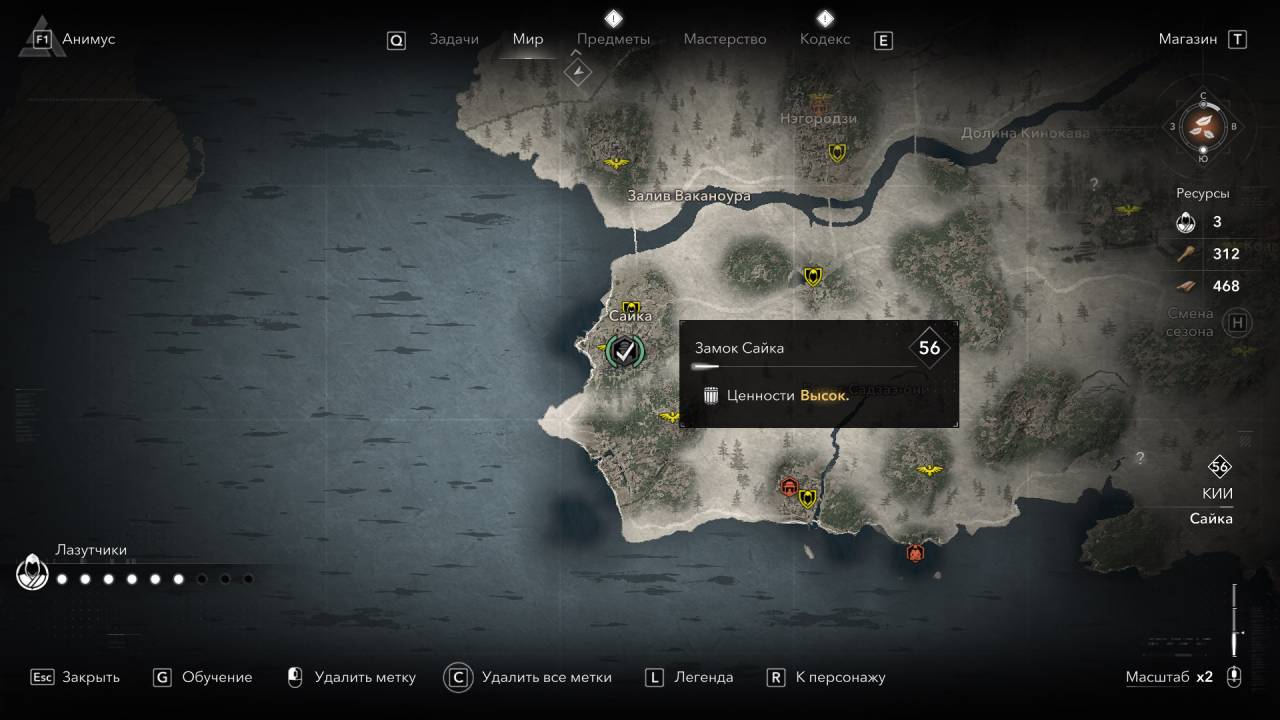
Task: Switch to the Задачи tab
Action: click(x=454, y=39)
